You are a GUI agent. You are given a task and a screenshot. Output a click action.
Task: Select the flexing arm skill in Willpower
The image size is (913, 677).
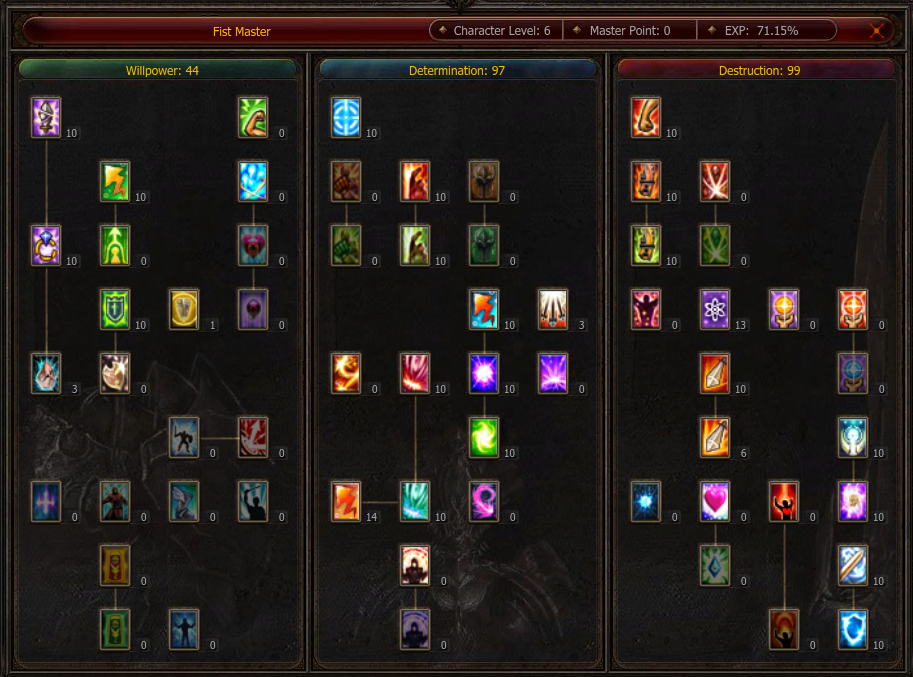coord(253,117)
